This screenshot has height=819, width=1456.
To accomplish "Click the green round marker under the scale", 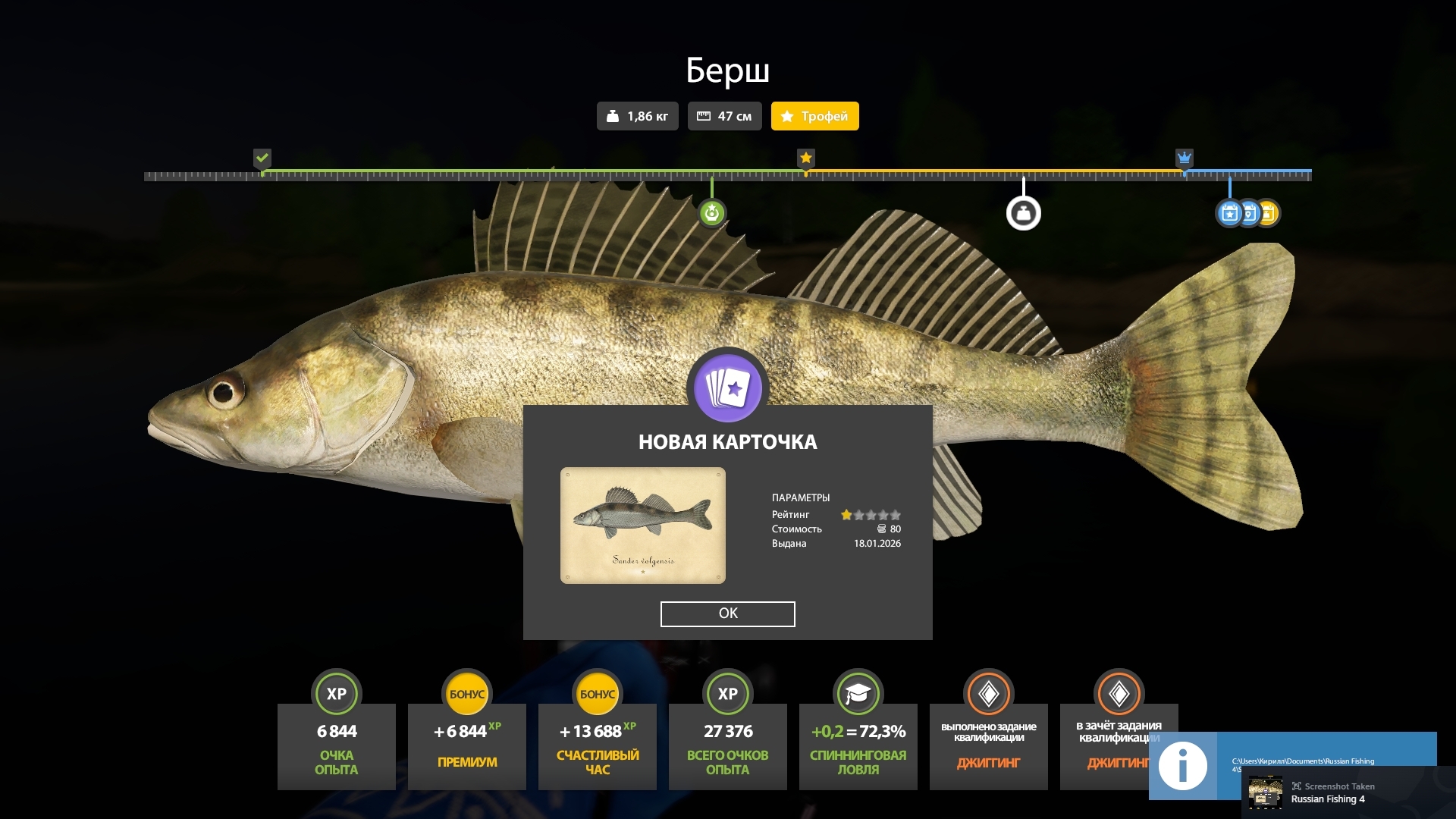I will (711, 213).
